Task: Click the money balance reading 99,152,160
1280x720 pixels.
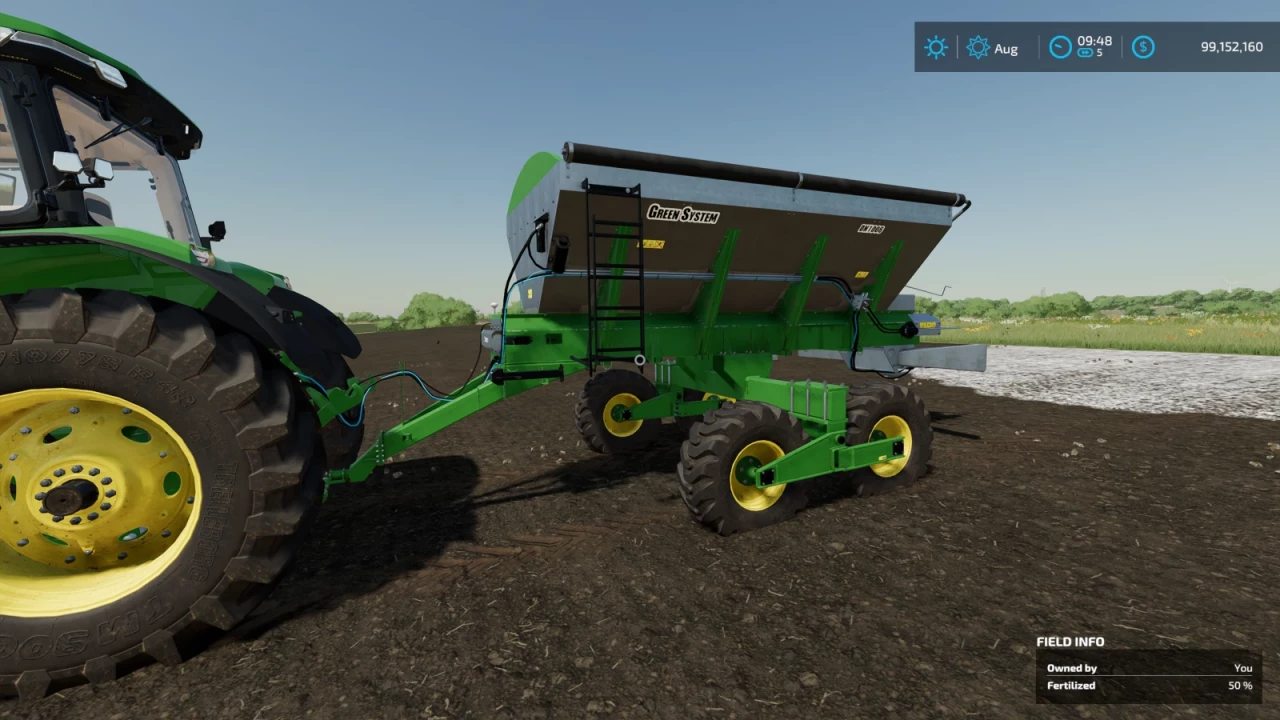Action: click(x=1232, y=46)
